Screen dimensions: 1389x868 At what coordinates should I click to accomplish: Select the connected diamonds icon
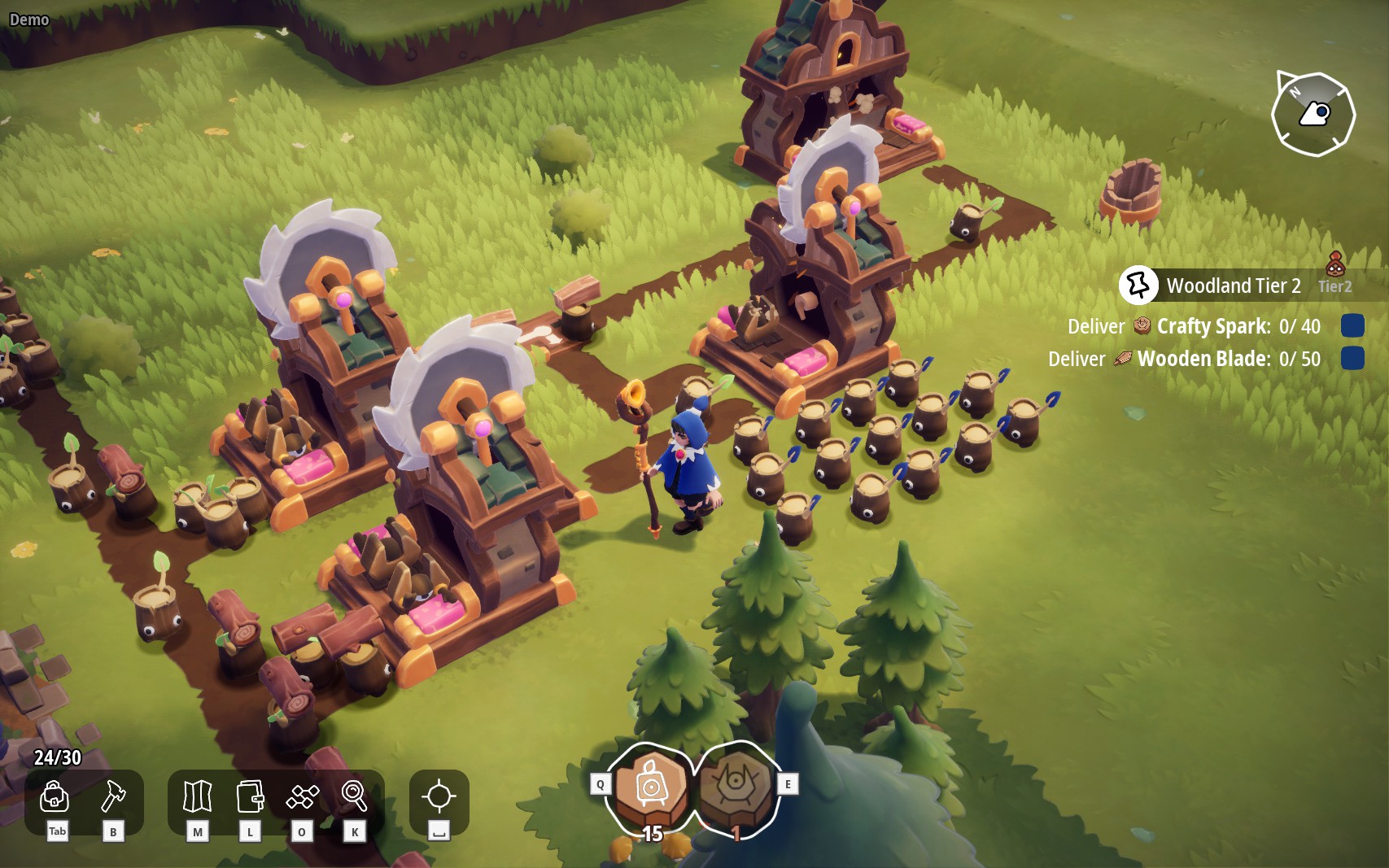coord(302,797)
